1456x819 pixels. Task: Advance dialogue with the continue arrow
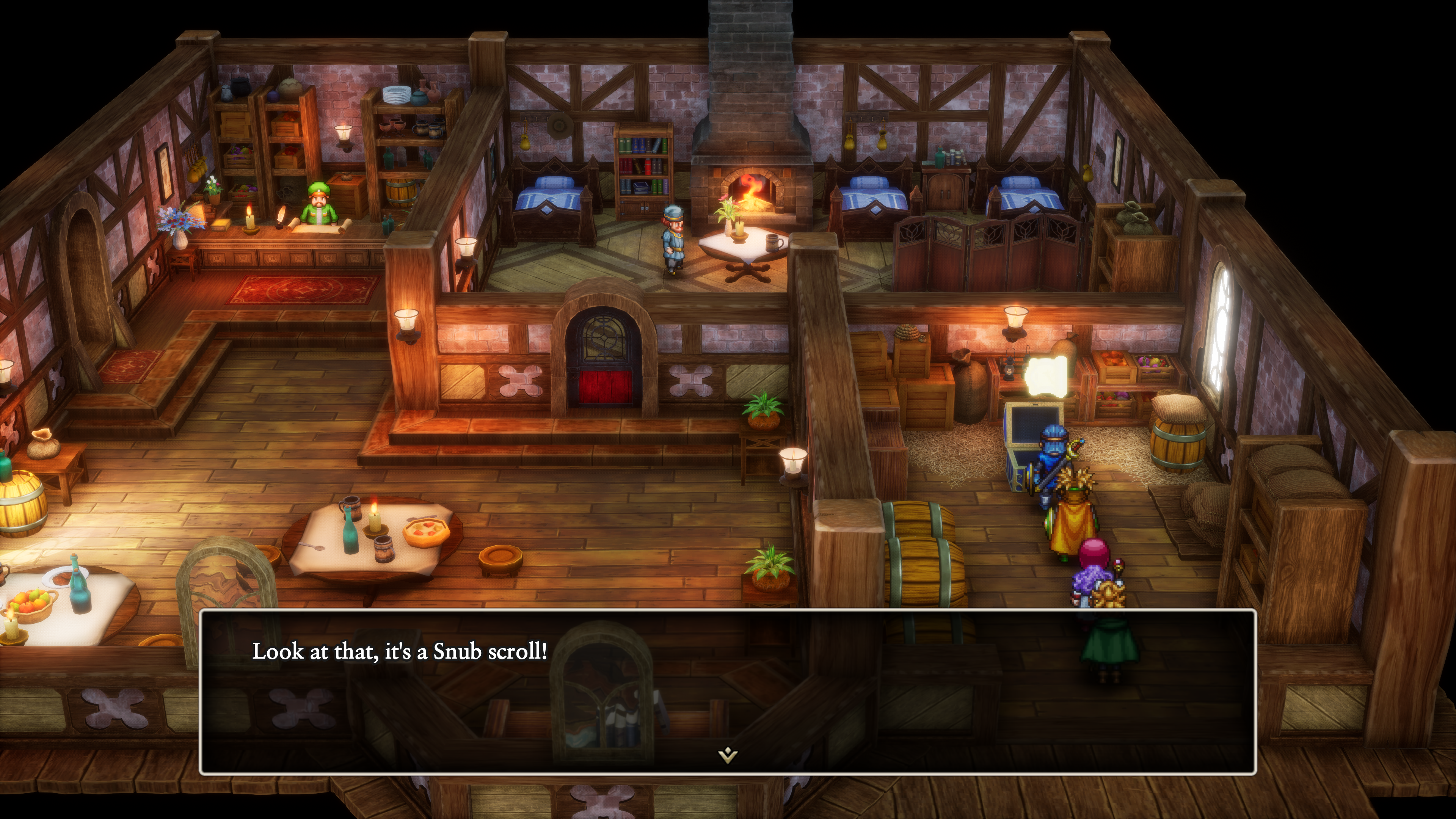click(728, 755)
